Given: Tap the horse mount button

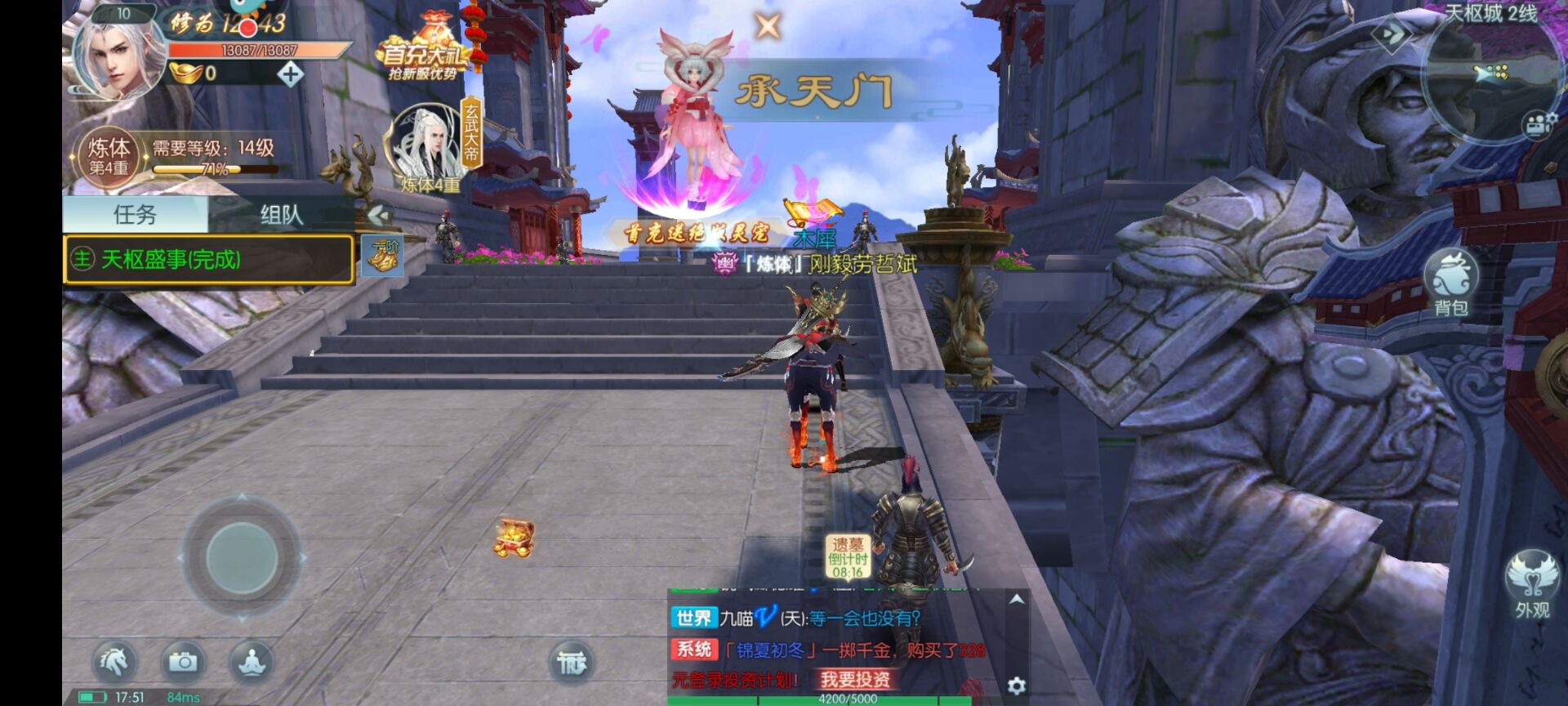Looking at the screenshot, I should [x=114, y=661].
